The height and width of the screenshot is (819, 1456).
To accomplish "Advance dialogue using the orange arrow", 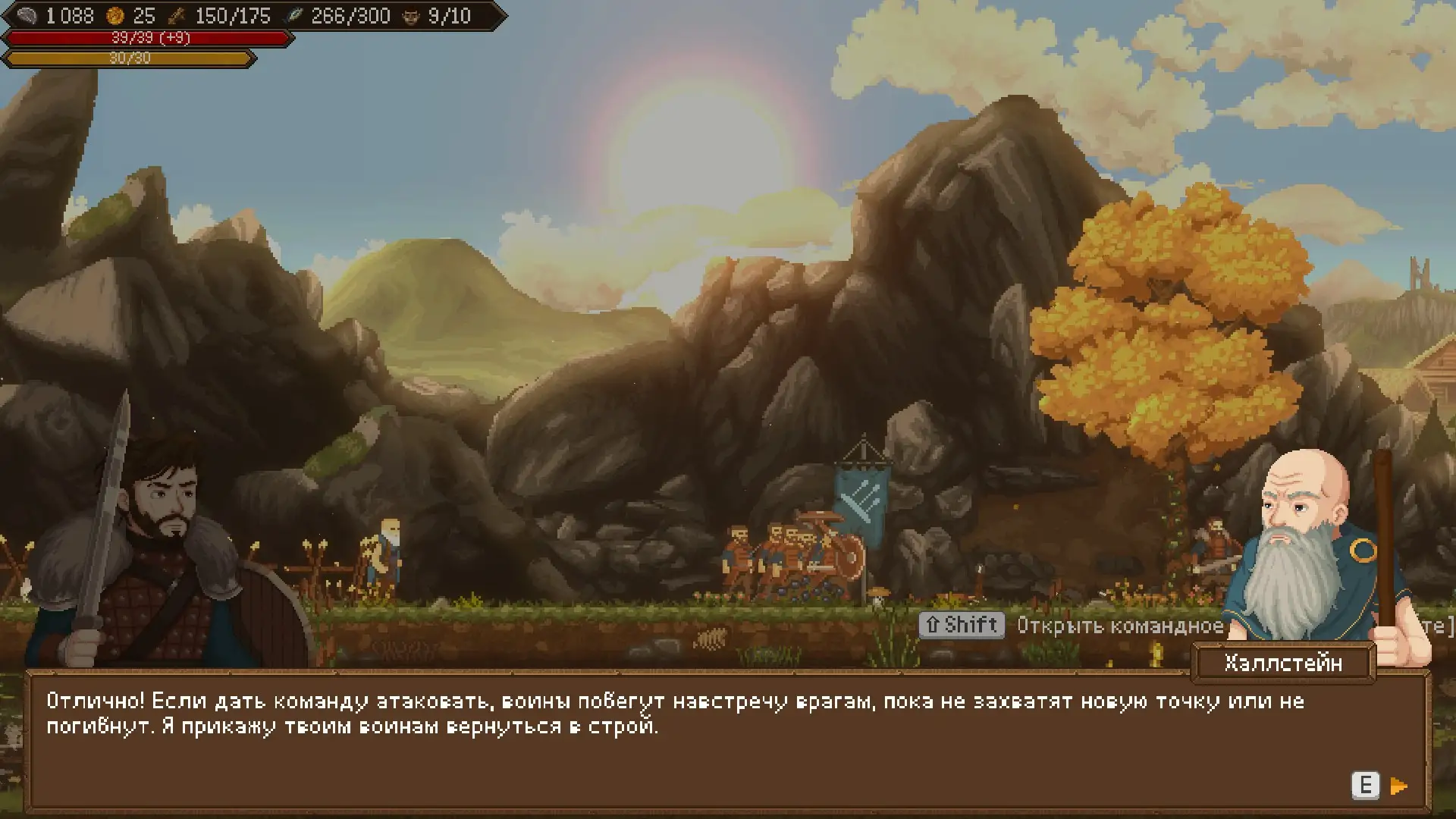I will point(1399,786).
